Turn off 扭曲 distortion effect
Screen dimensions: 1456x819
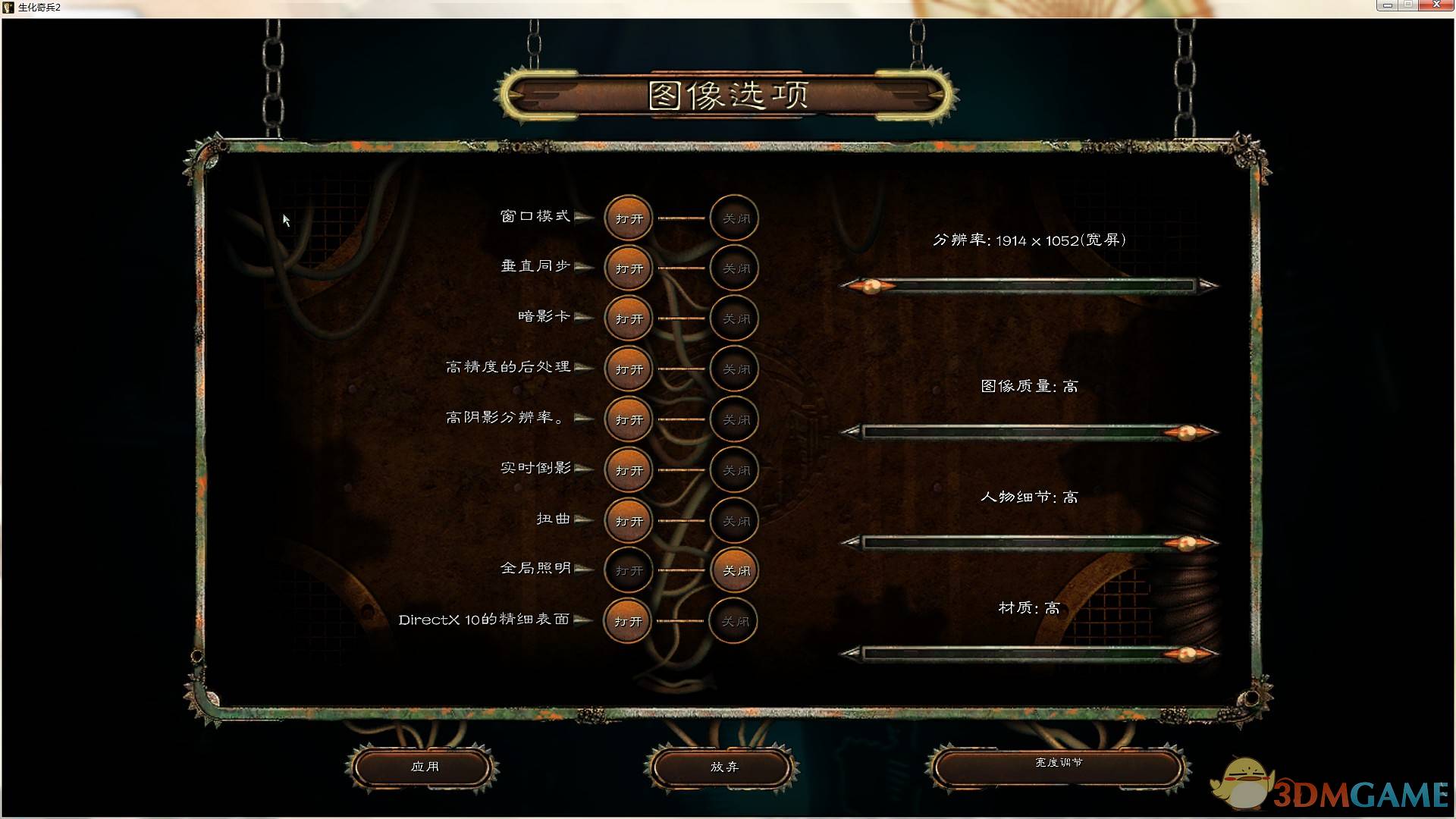pos(733,521)
